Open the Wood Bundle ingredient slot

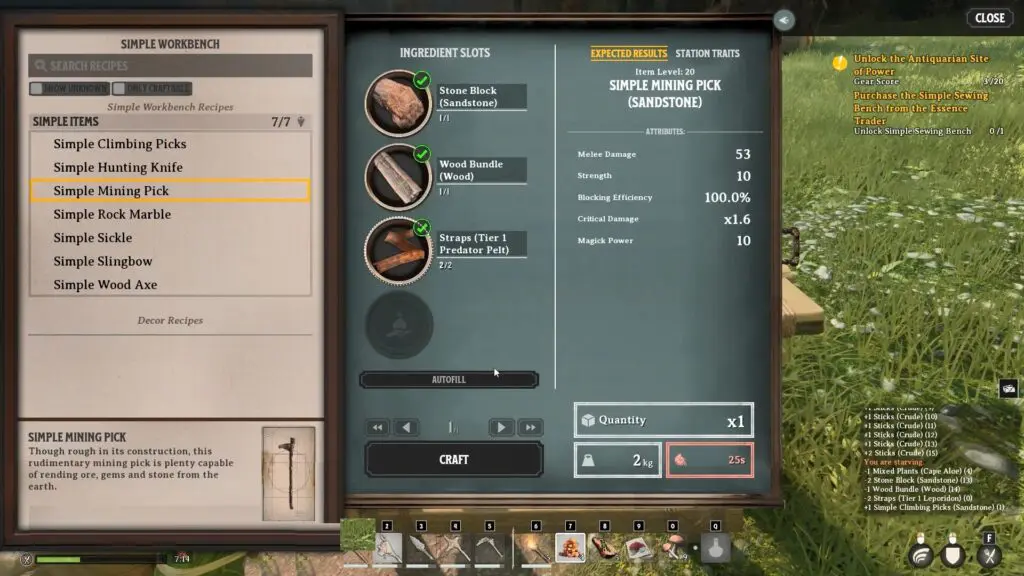point(398,176)
